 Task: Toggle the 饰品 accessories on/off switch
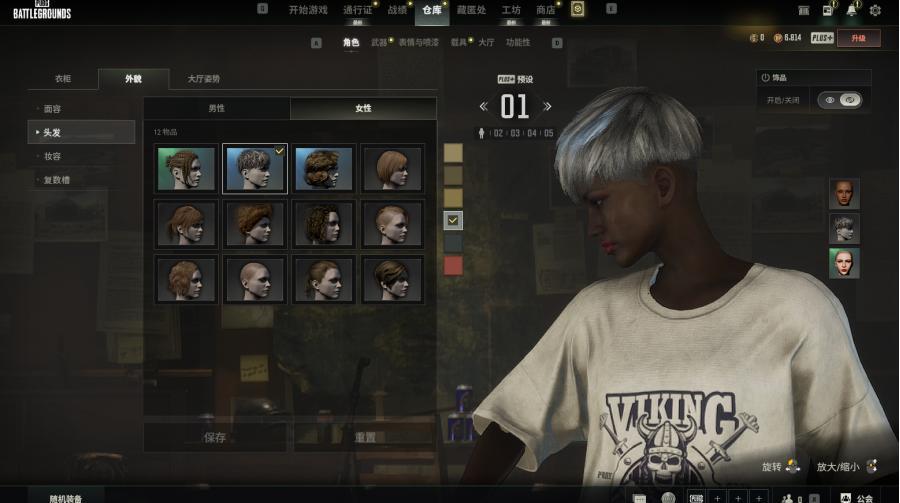click(840, 100)
